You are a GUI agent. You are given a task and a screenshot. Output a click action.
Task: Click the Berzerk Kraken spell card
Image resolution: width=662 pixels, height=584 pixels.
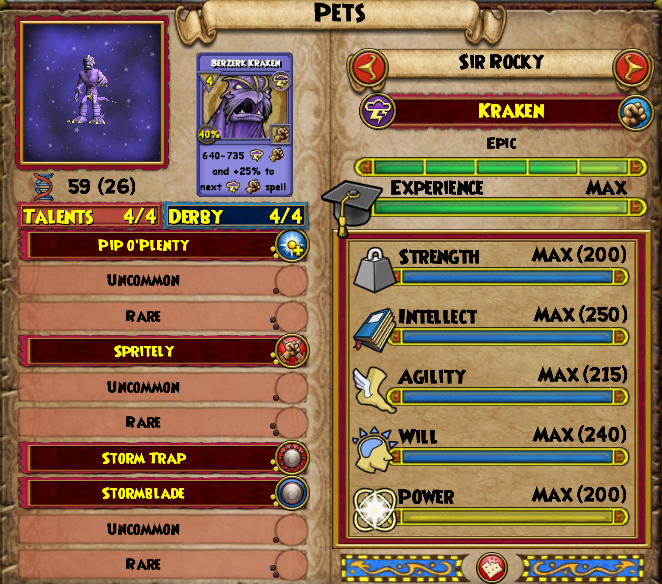click(244, 124)
